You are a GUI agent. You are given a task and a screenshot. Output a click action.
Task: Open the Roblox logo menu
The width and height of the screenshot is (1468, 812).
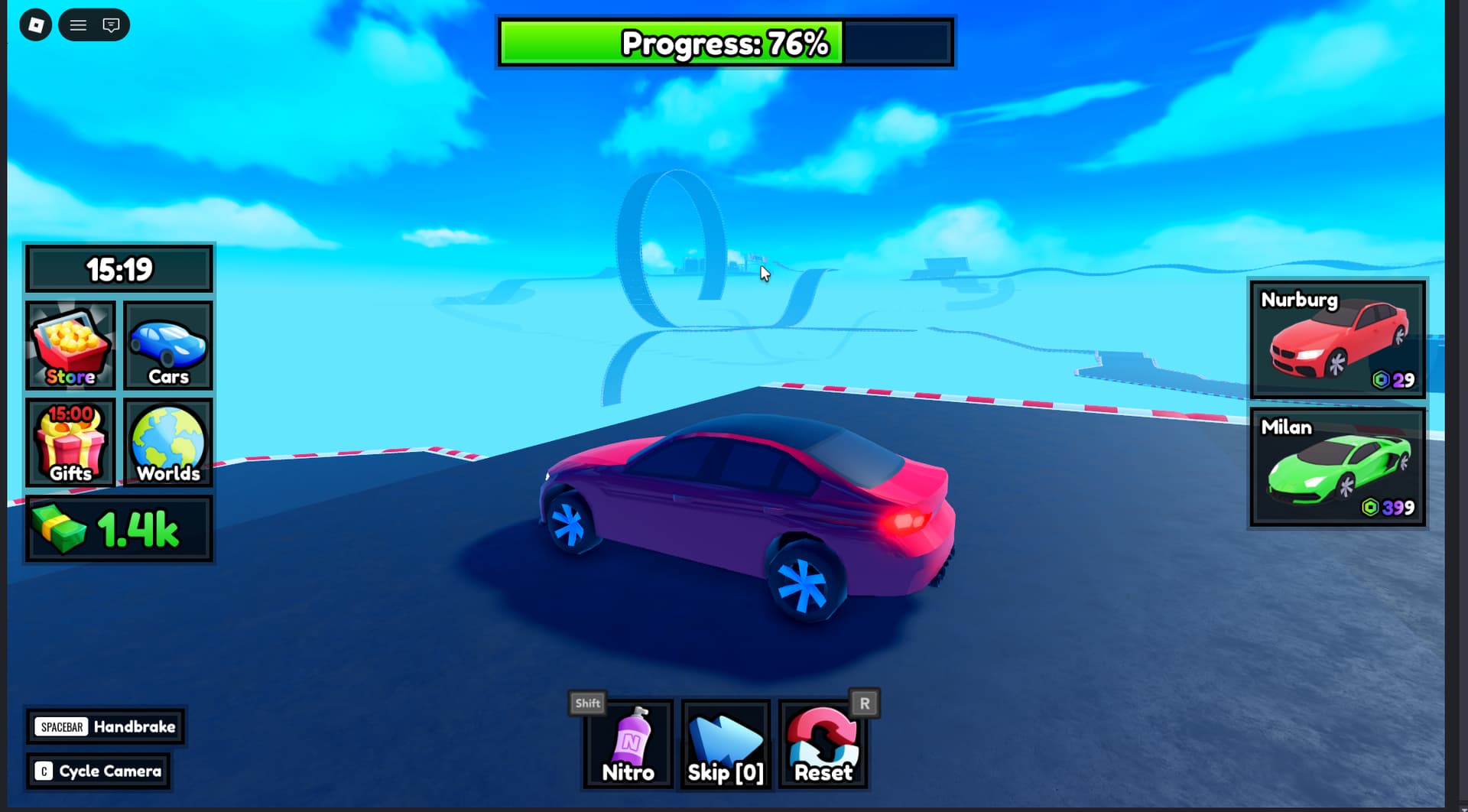(35, 25)
